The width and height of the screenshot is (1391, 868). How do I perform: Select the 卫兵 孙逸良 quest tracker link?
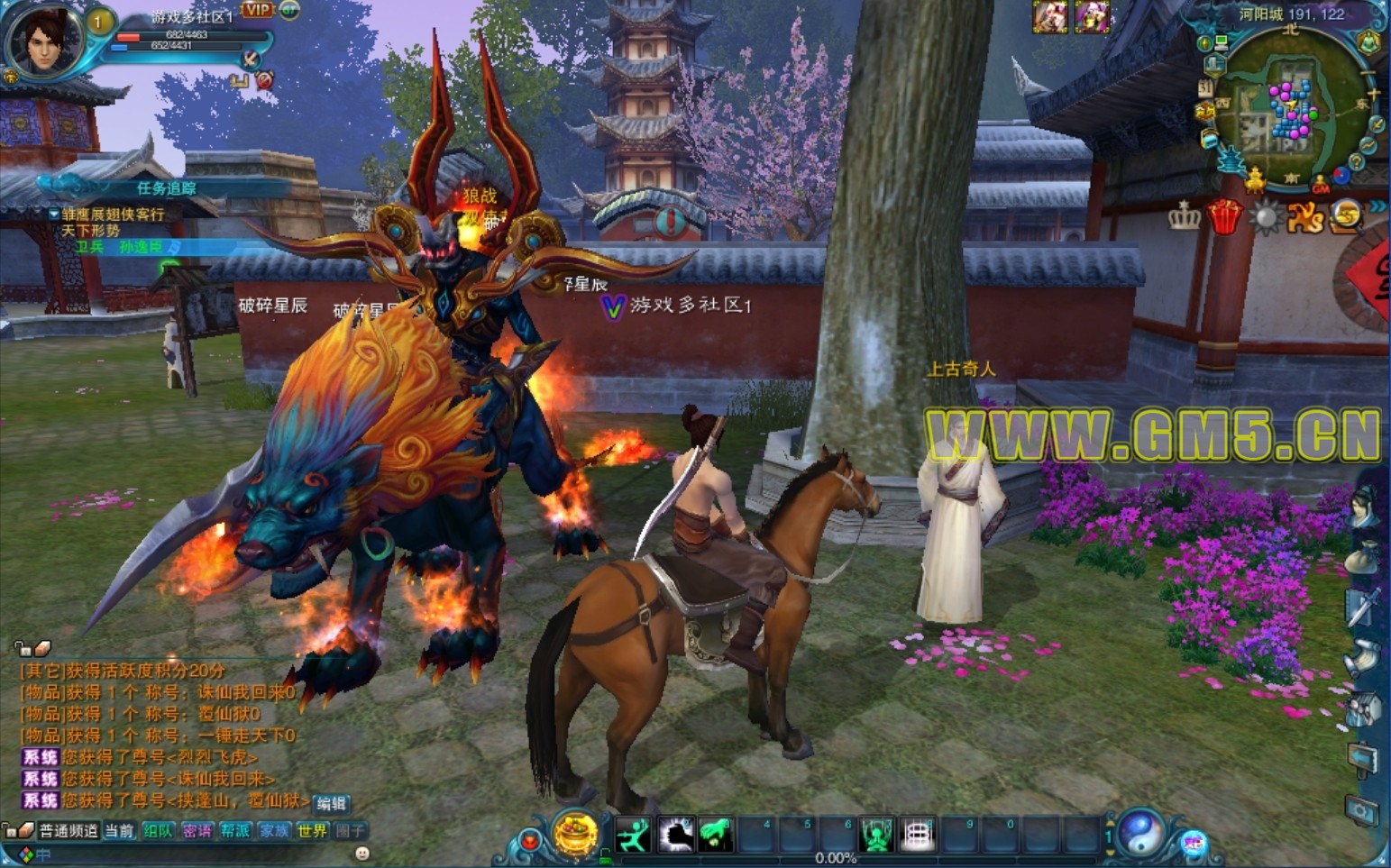(126, 247)
